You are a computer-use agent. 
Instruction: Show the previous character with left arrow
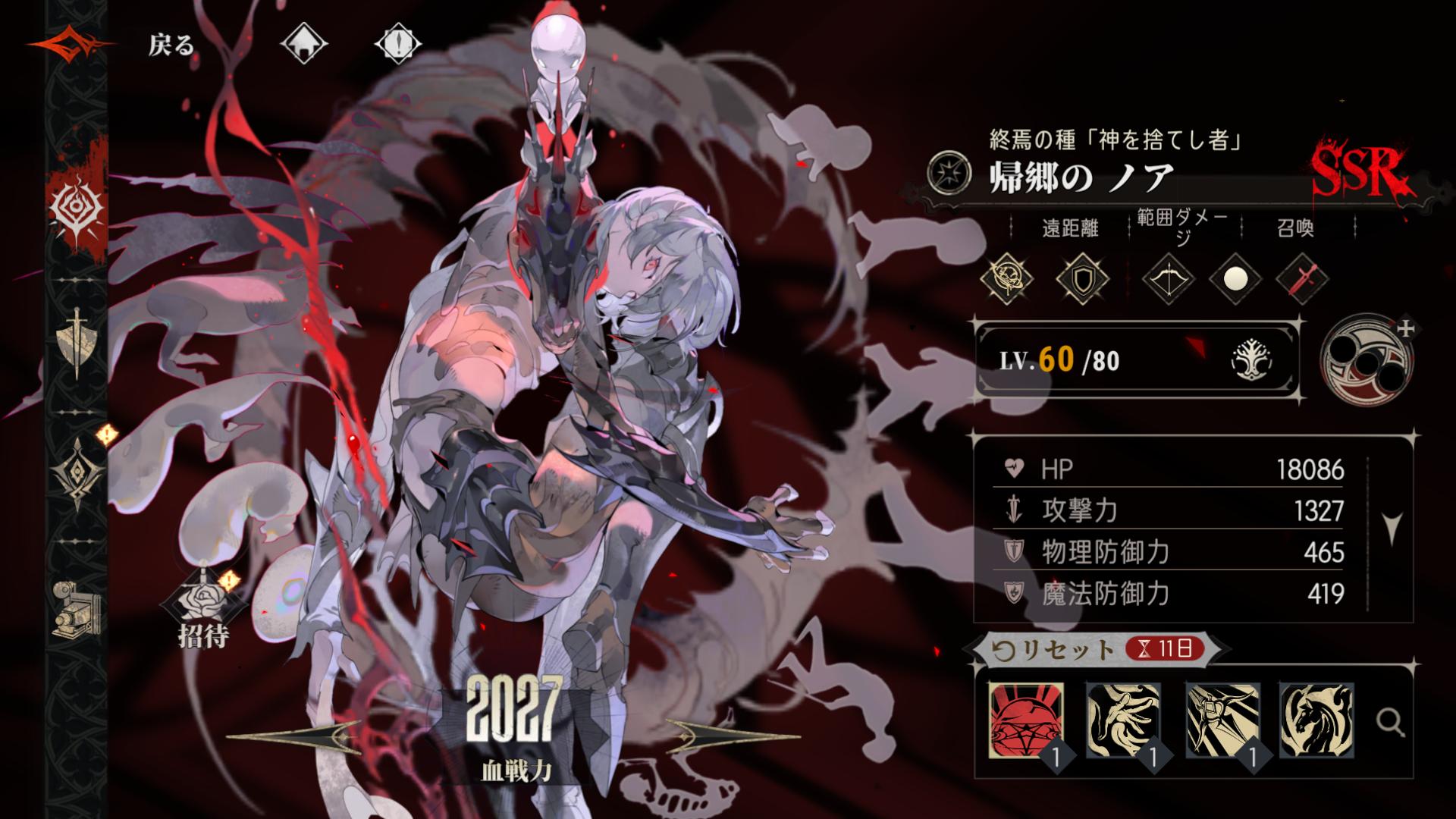[296, 734]
